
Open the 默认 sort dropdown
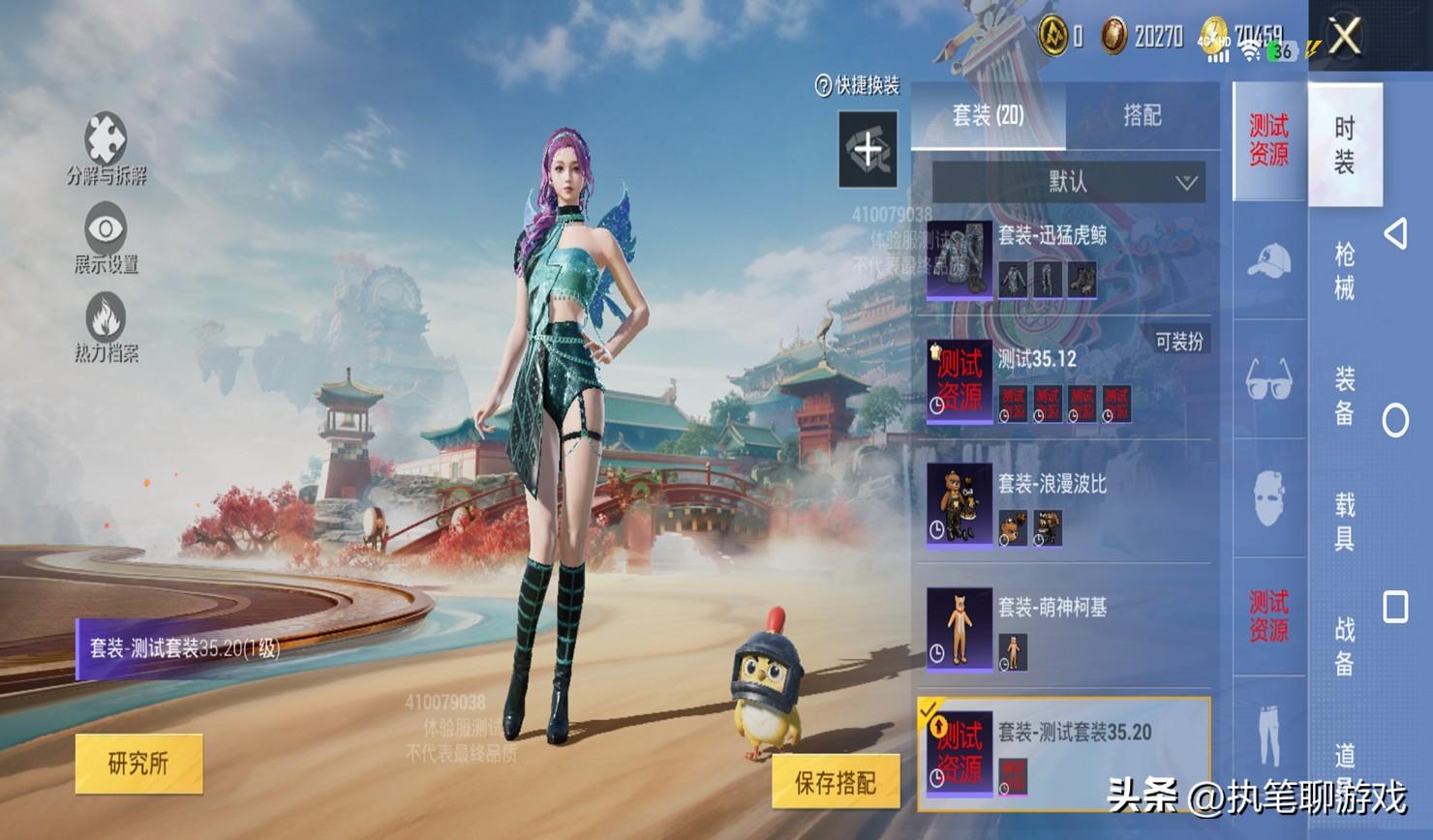point(1068,182)
